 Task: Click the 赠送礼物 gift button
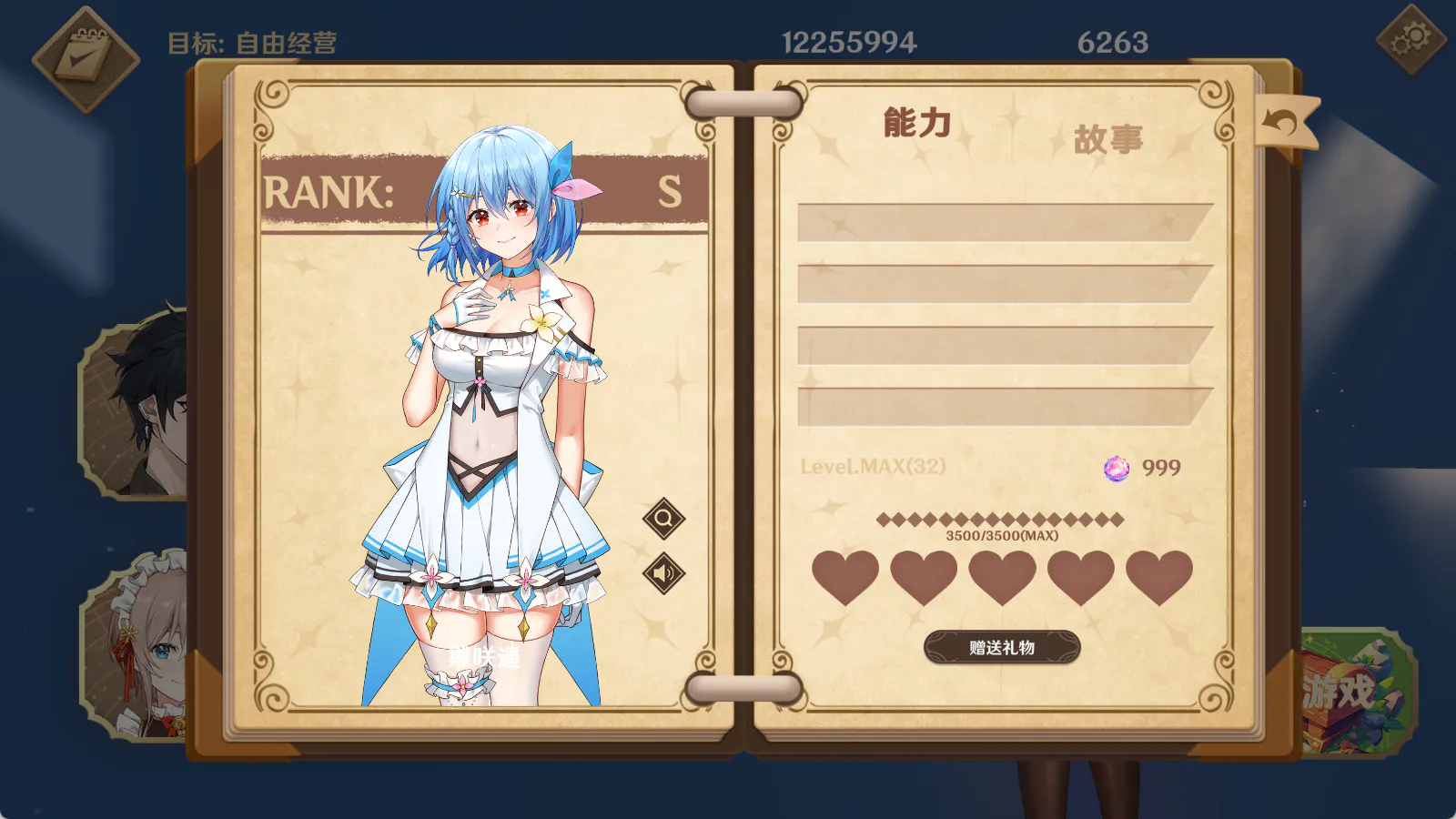click(x=1002, y=647)
